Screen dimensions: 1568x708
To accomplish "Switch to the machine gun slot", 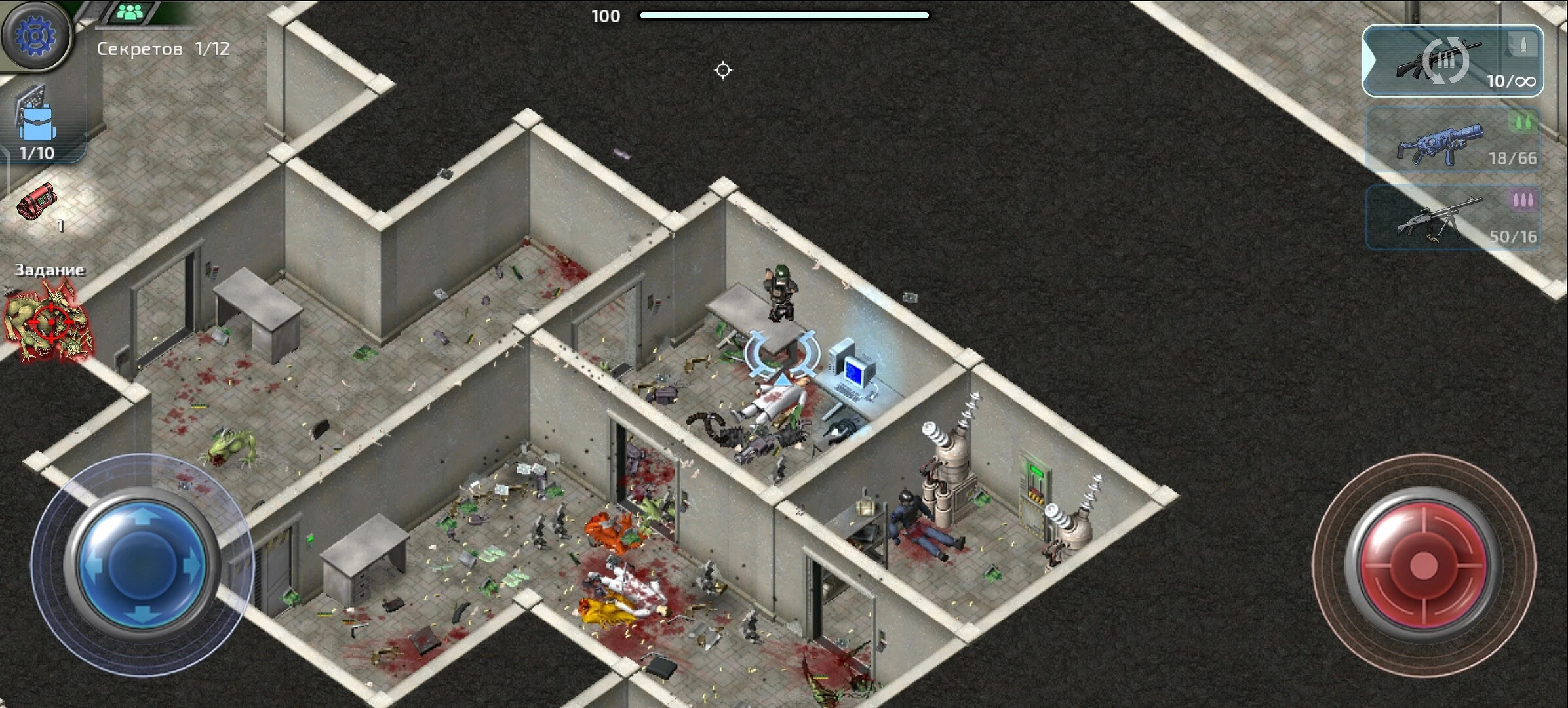I will (x=1453, y=218).
